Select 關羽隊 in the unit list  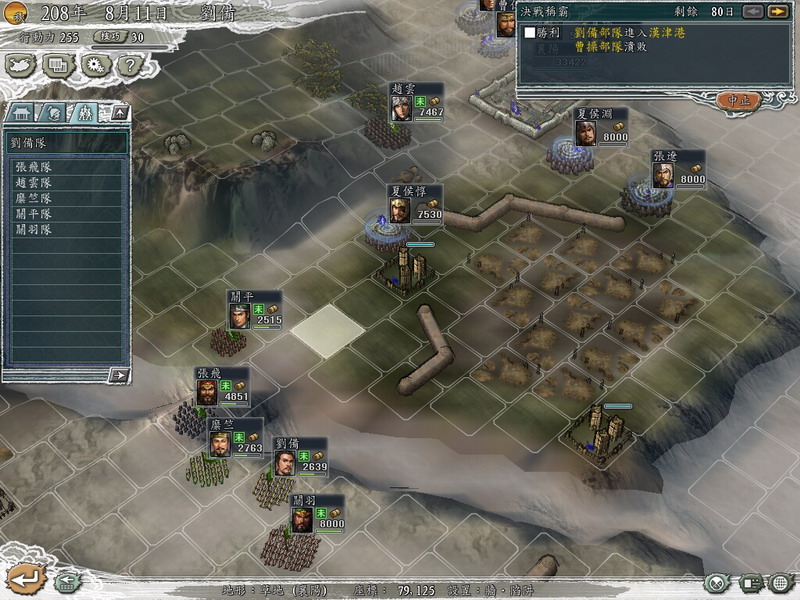pos(33,229)
